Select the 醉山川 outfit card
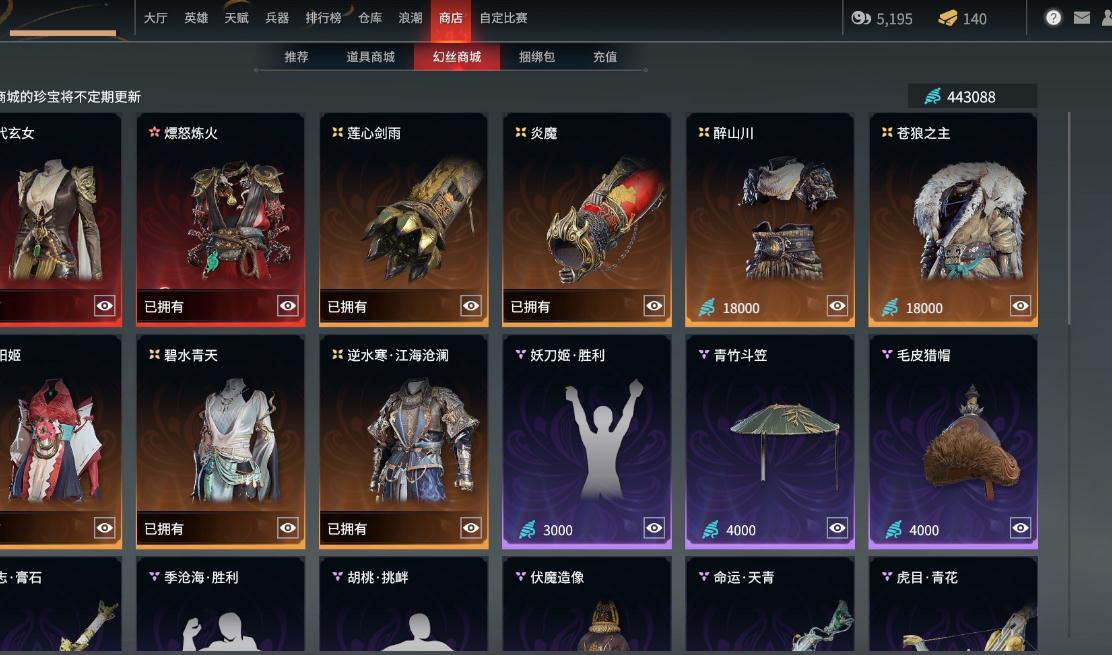This screenshot has width=1112, height=655. 770,215
